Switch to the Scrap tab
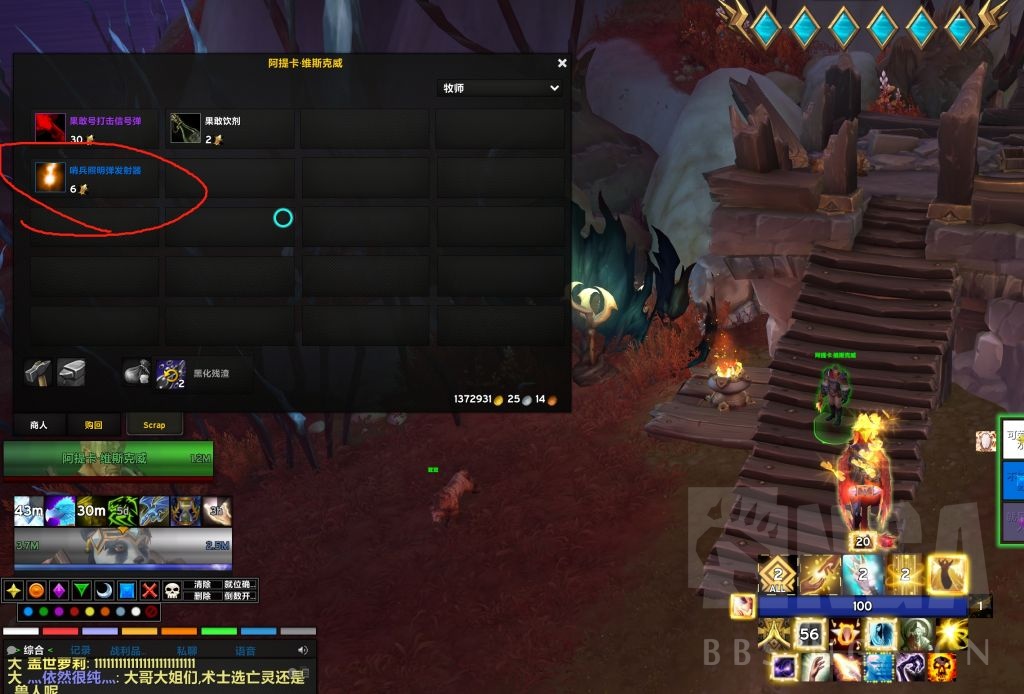 154,425
